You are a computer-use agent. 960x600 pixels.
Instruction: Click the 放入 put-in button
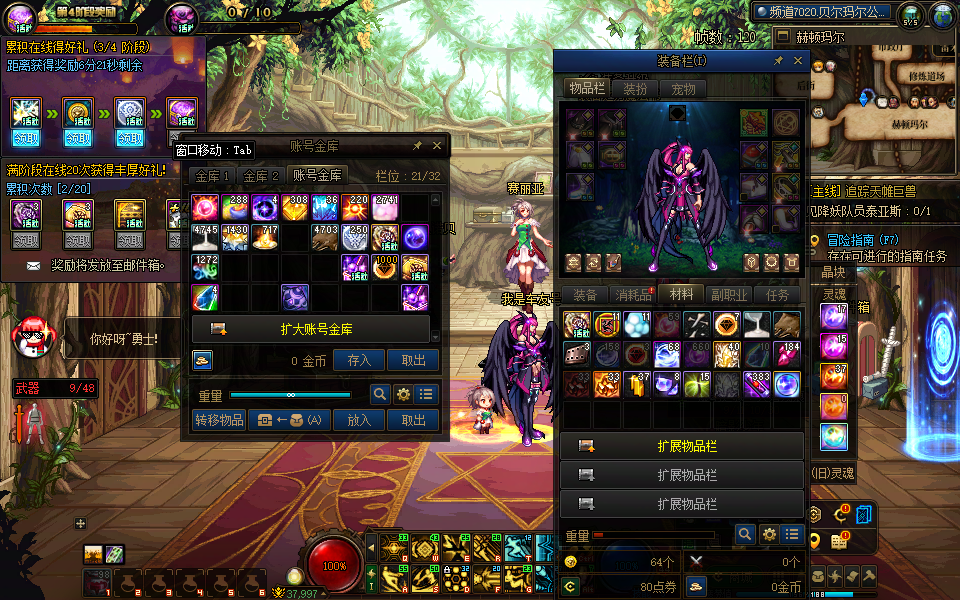[359, 420]
